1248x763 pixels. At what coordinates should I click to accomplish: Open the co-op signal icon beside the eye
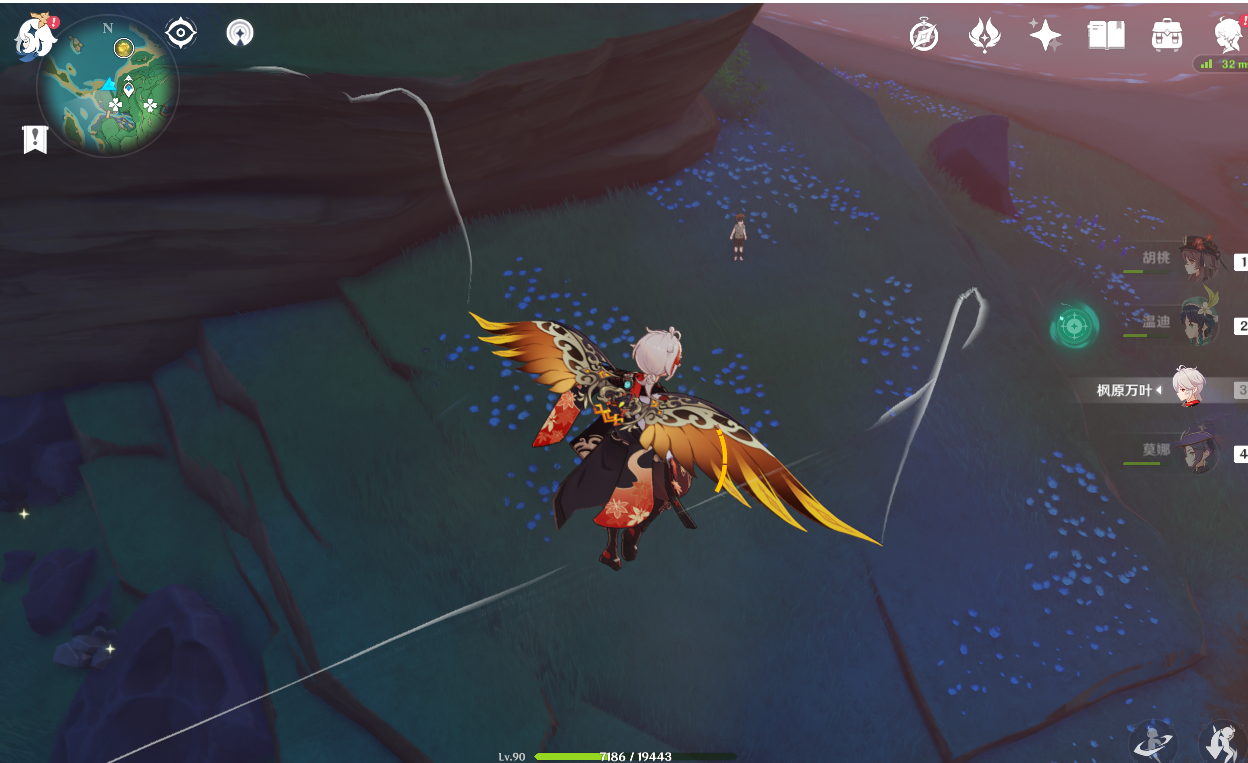(240, 33)
